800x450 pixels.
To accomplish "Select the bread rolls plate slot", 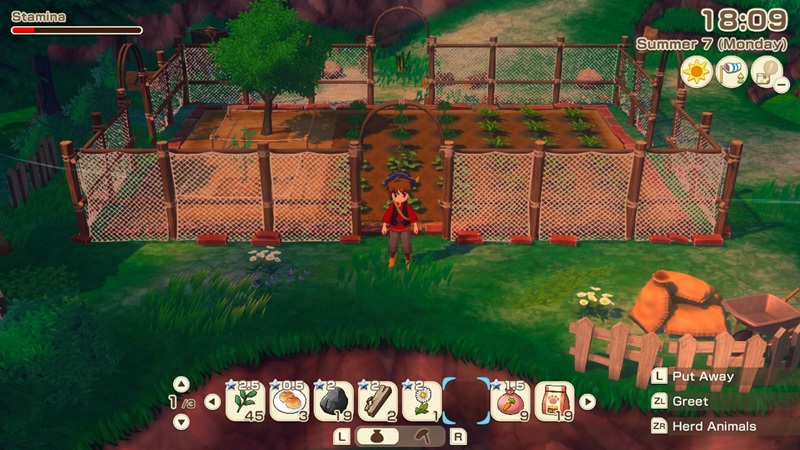I will (289, 401).
